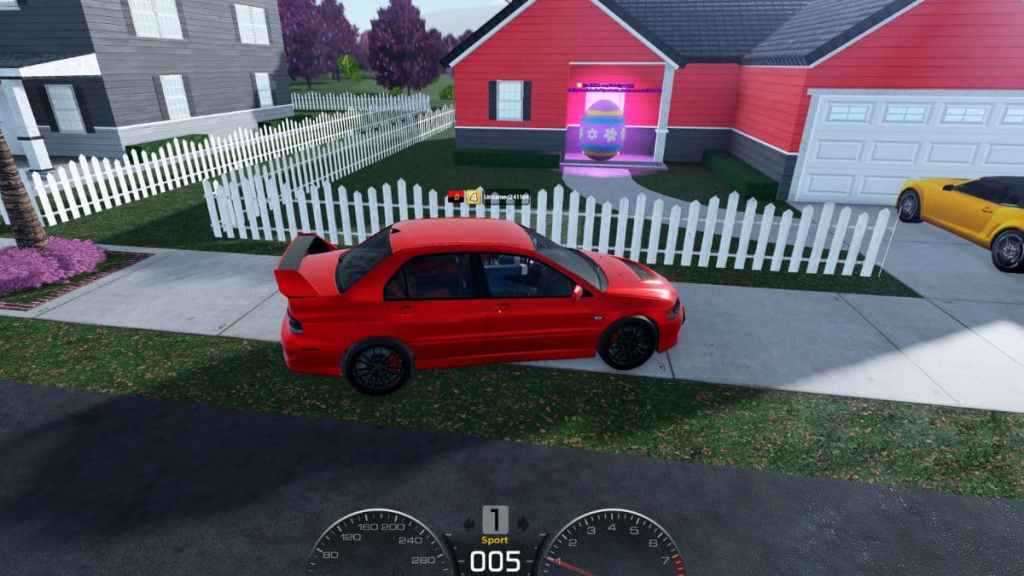Screen dimensions: 1024x576
Task: Toggle the Sport drive mode label
Action: 495,540
